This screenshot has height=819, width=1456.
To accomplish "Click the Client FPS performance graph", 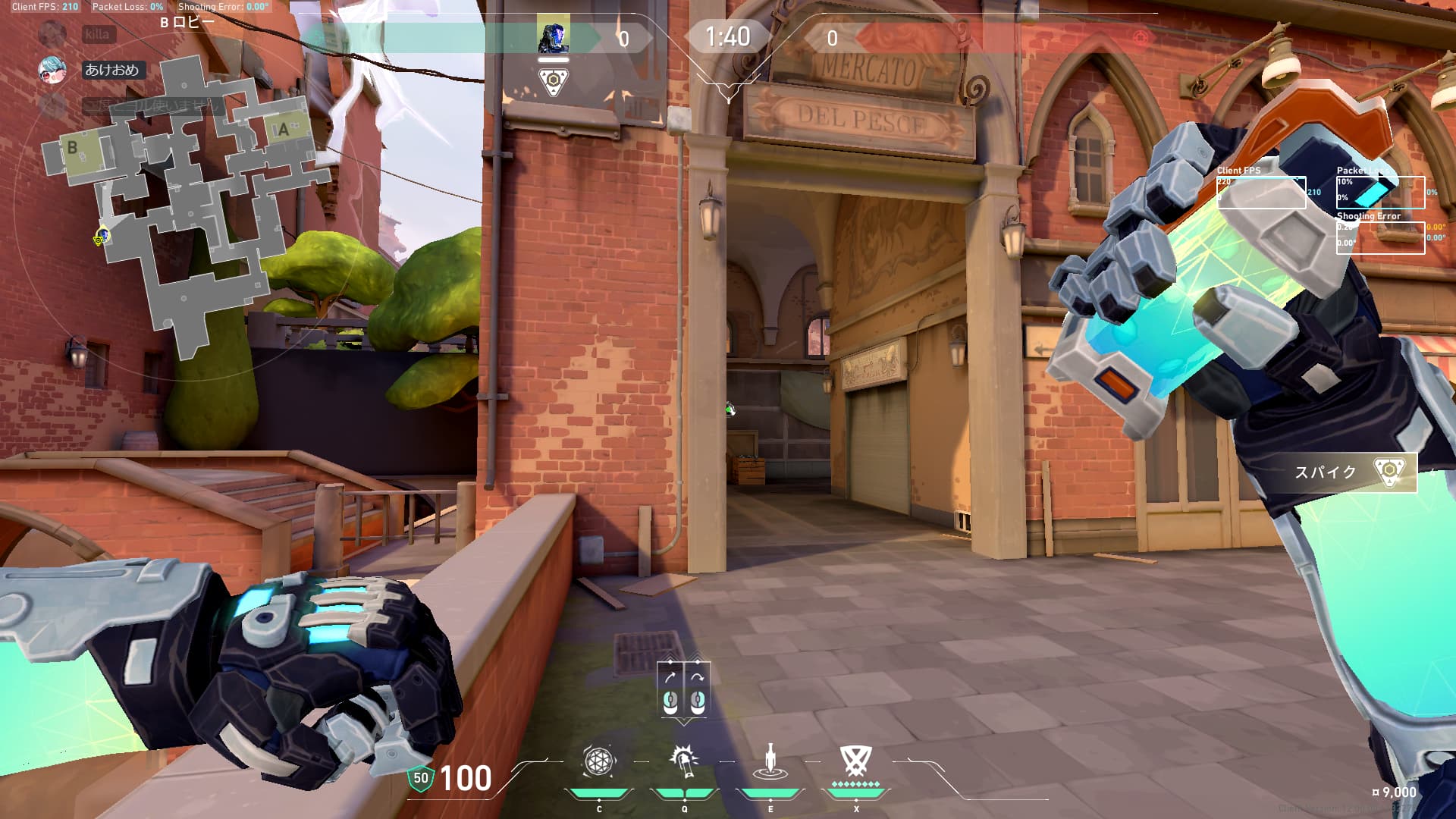I will point(1261,193).
